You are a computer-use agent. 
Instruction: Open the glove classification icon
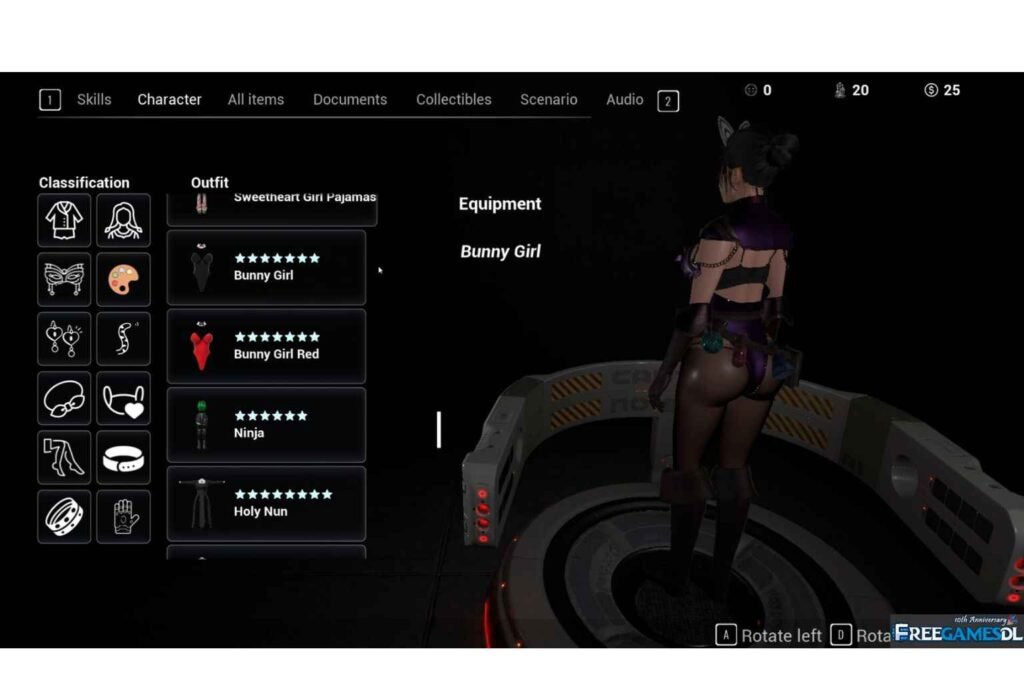coord(124,516)
